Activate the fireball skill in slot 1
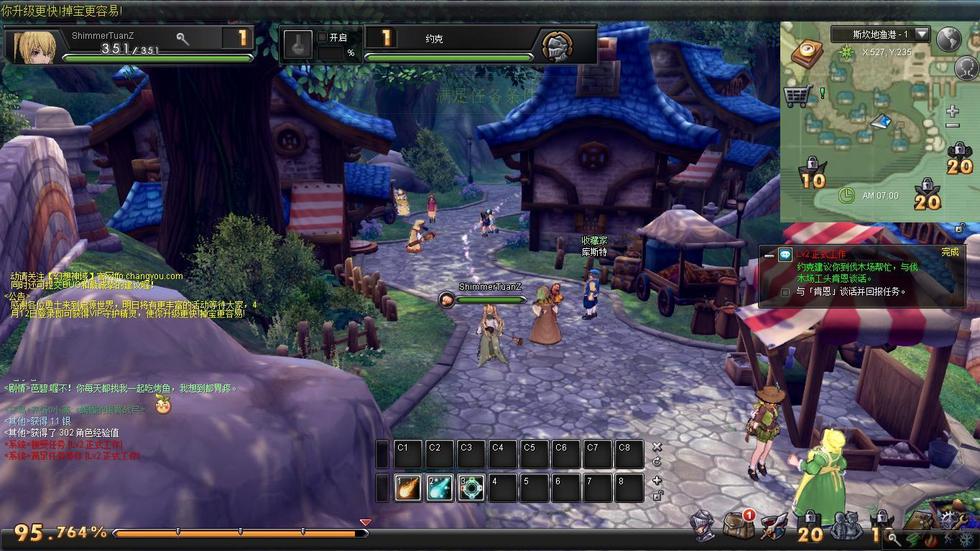This screenshot has height=551, width=980. 407,488
